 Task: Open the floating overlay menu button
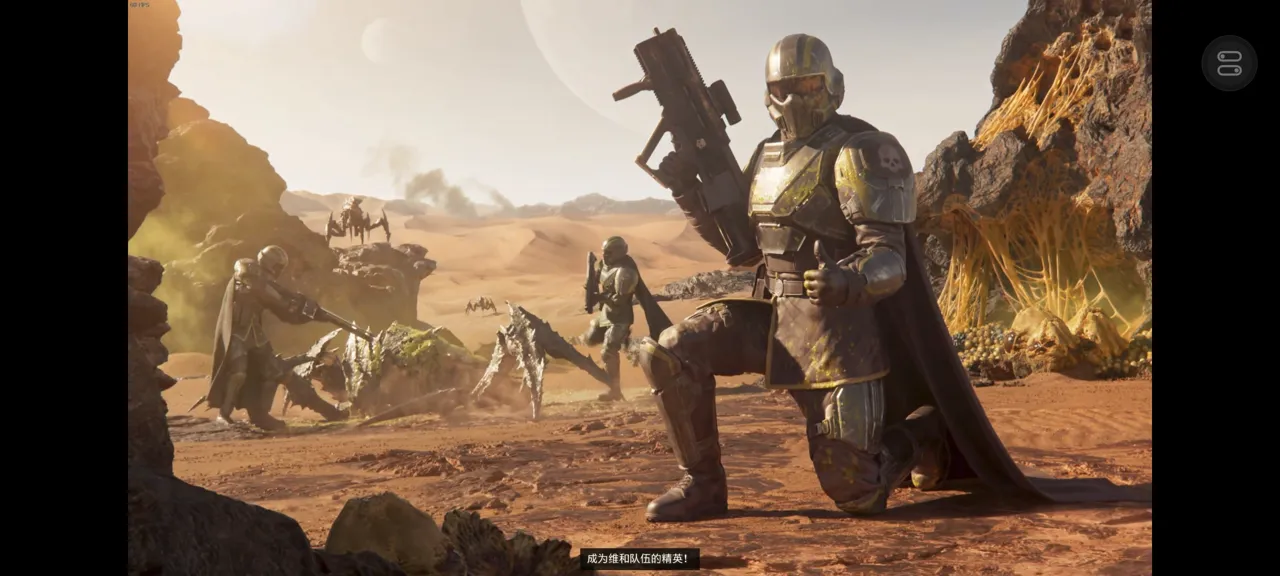[1229, 63]
